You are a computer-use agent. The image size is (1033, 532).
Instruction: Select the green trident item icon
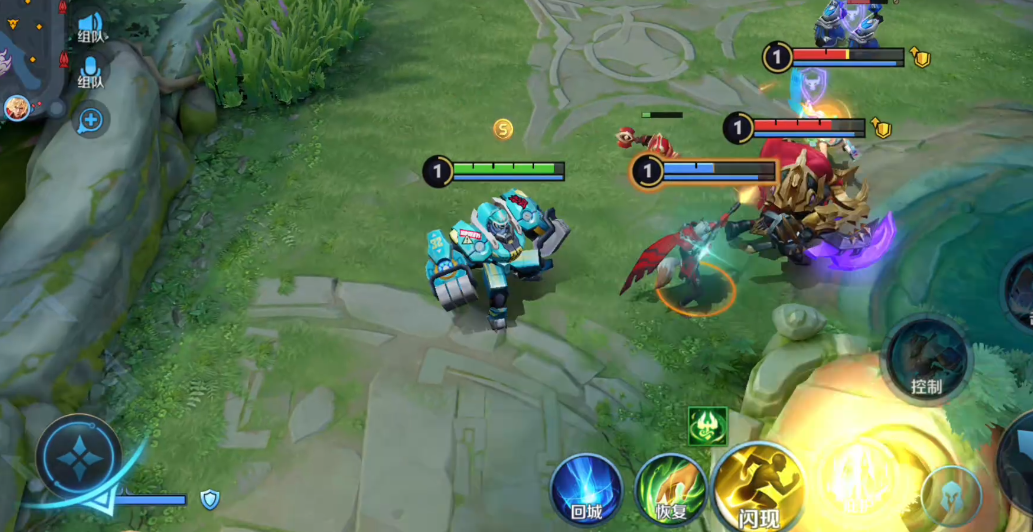pos(707,426)
